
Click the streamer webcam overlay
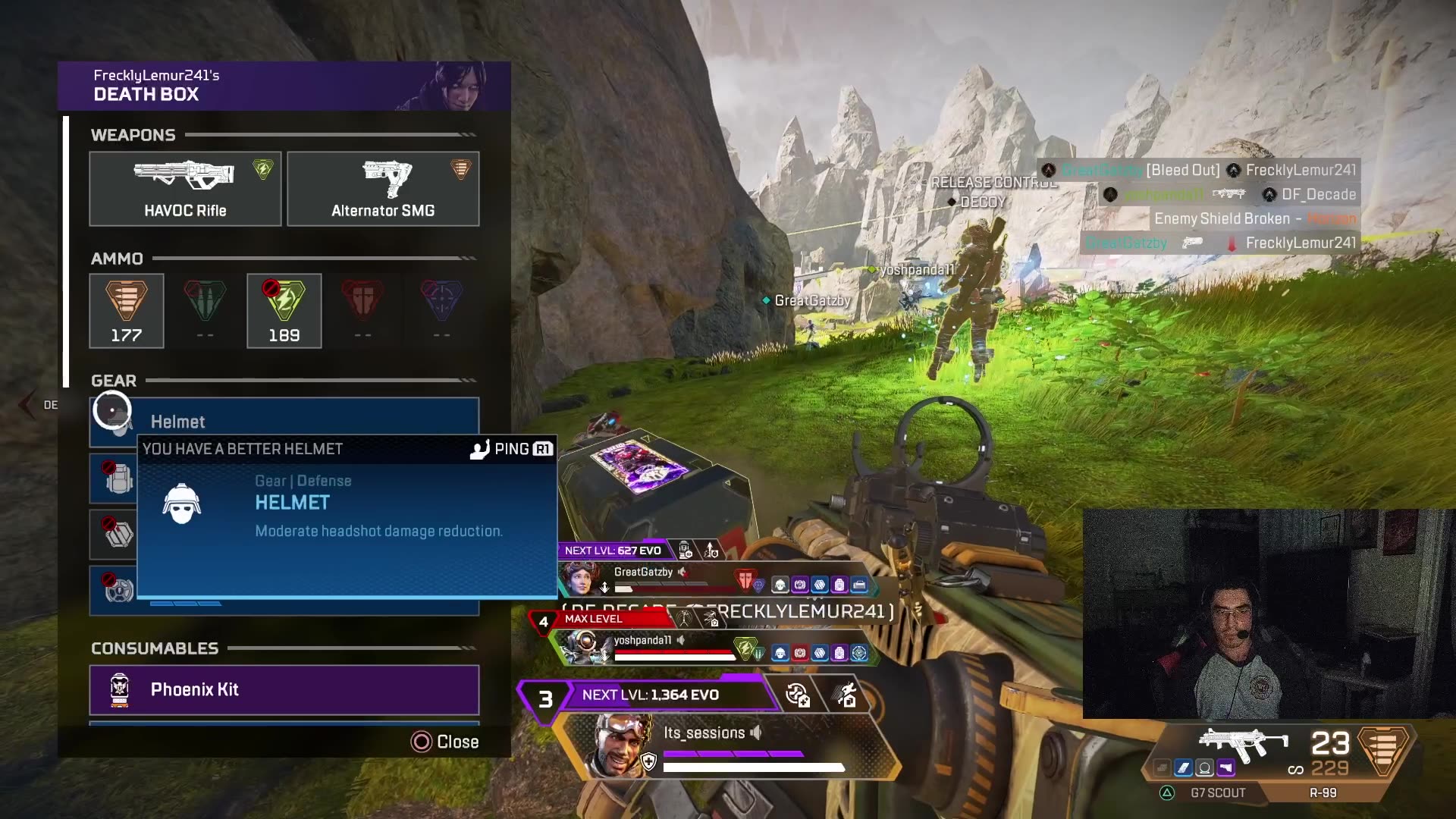point(1269,613)
